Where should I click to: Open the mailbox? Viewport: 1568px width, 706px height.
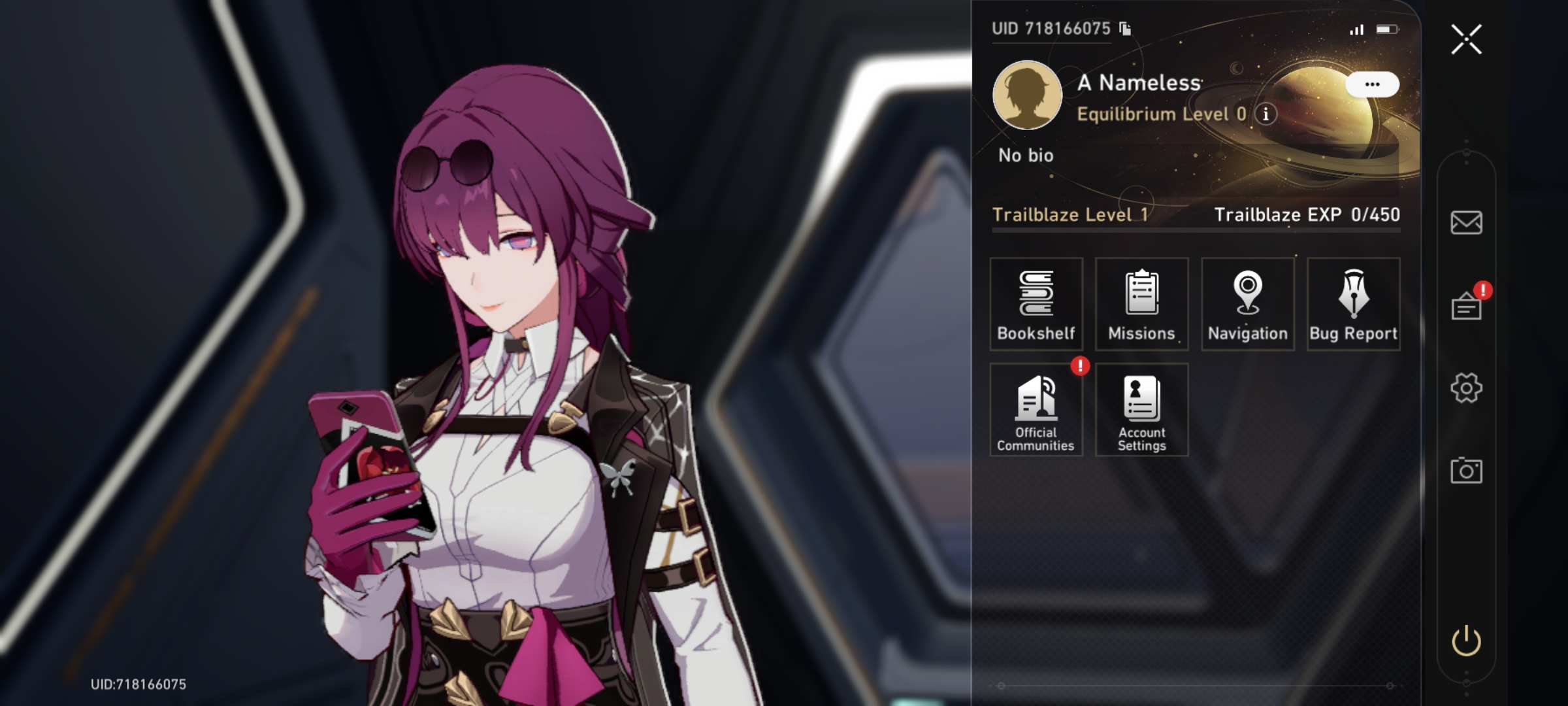(x=1467, y=223)
